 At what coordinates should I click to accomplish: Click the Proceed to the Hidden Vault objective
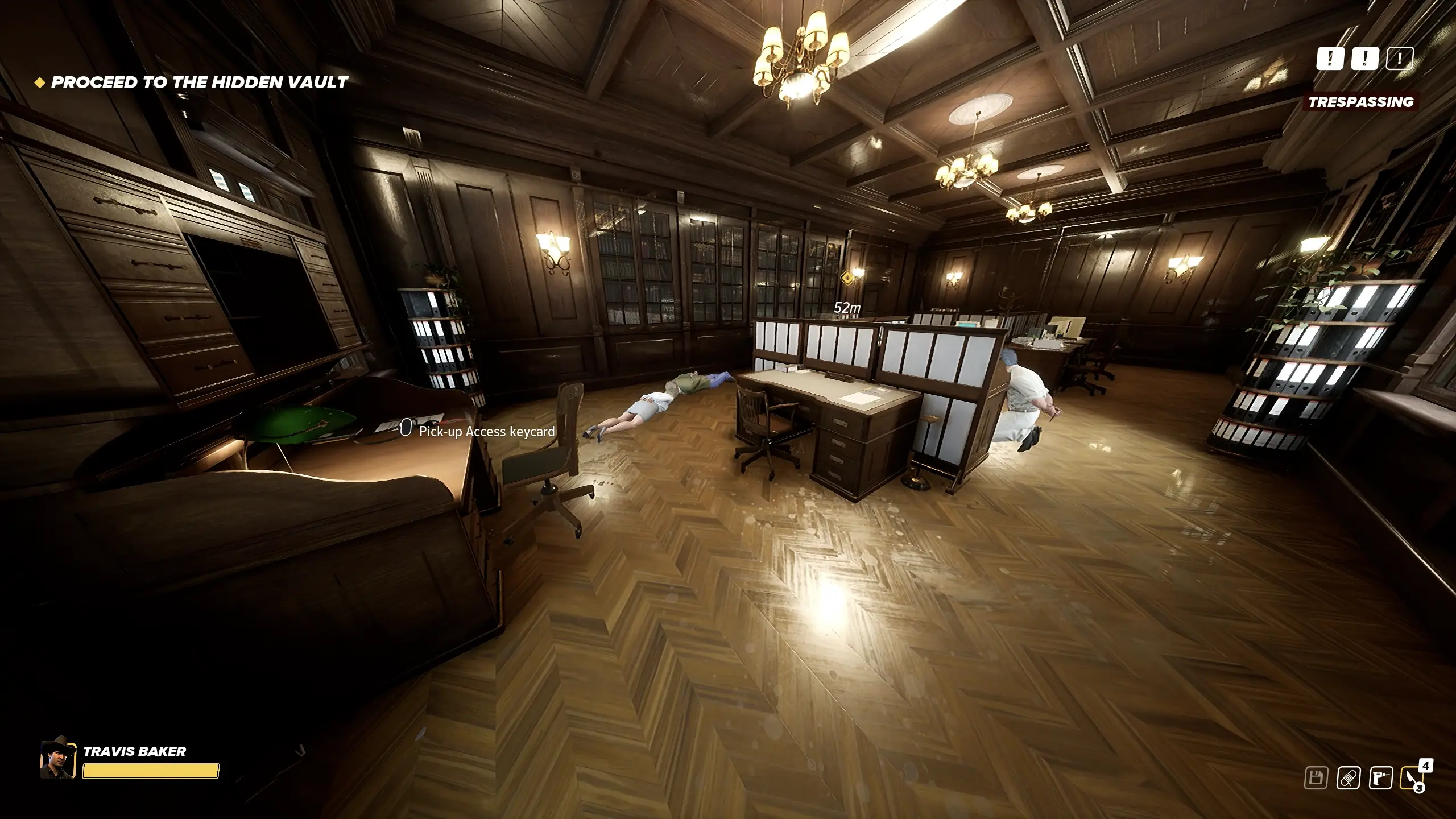coord(199,82)
